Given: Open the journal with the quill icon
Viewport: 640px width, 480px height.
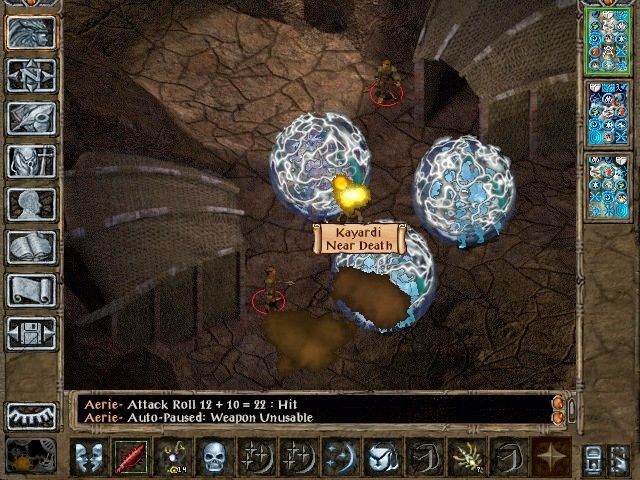Looking at the screenshot, I should coord(31,118).
